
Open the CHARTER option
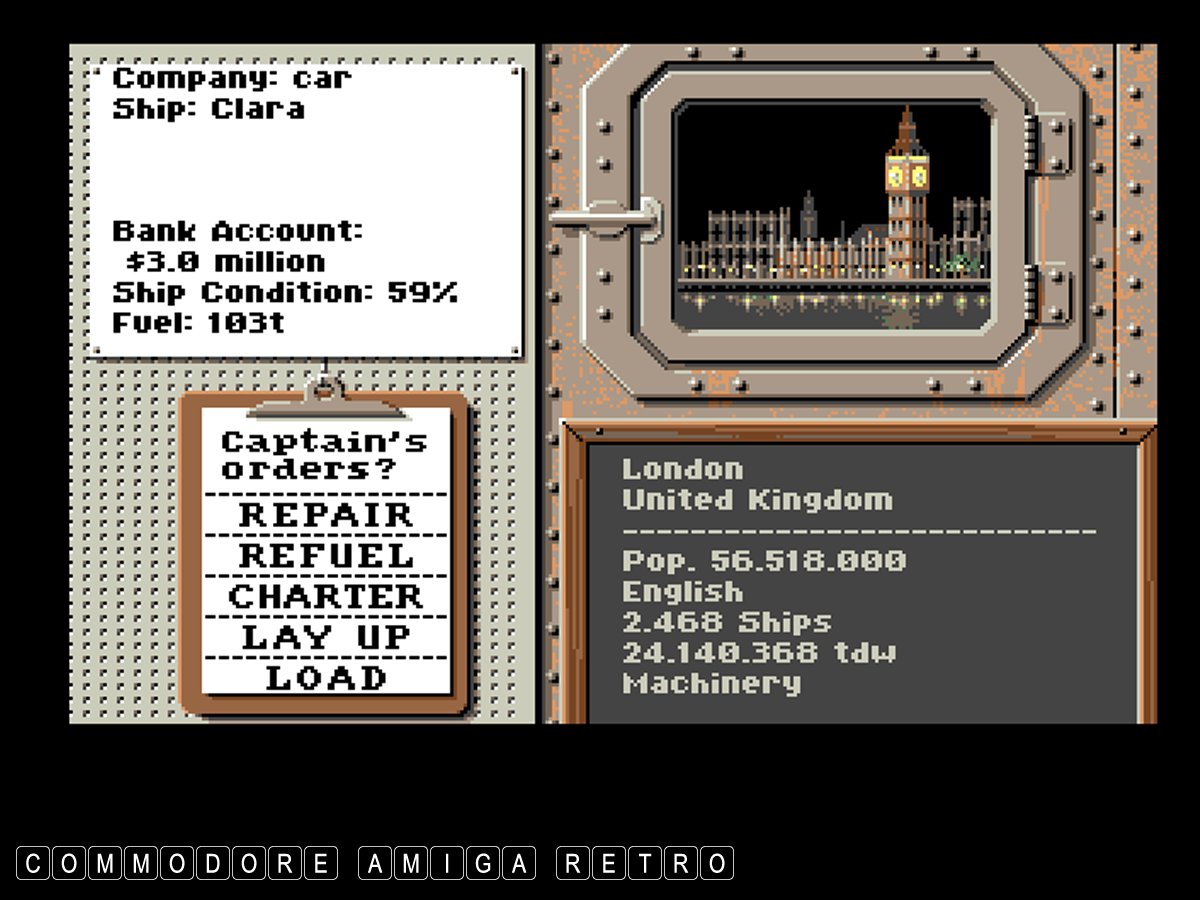325,597
